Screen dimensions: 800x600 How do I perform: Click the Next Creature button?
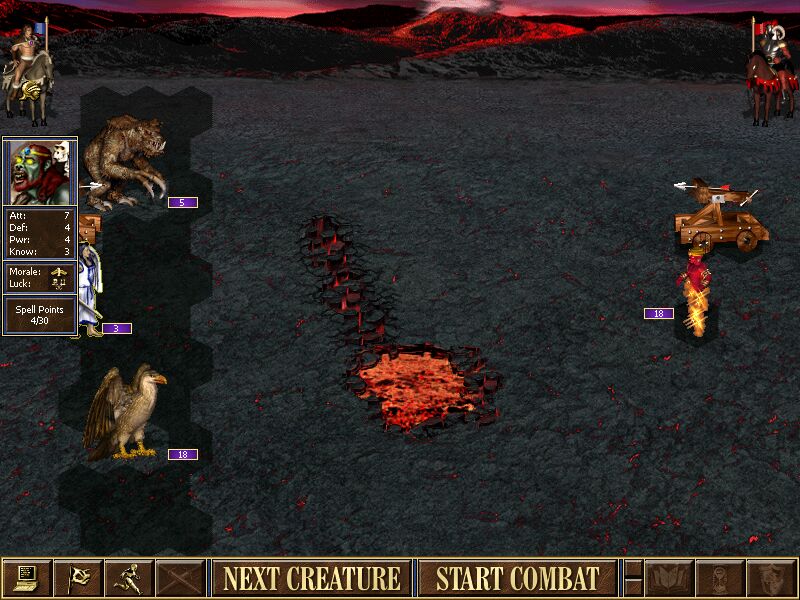[x=311, y=578]
